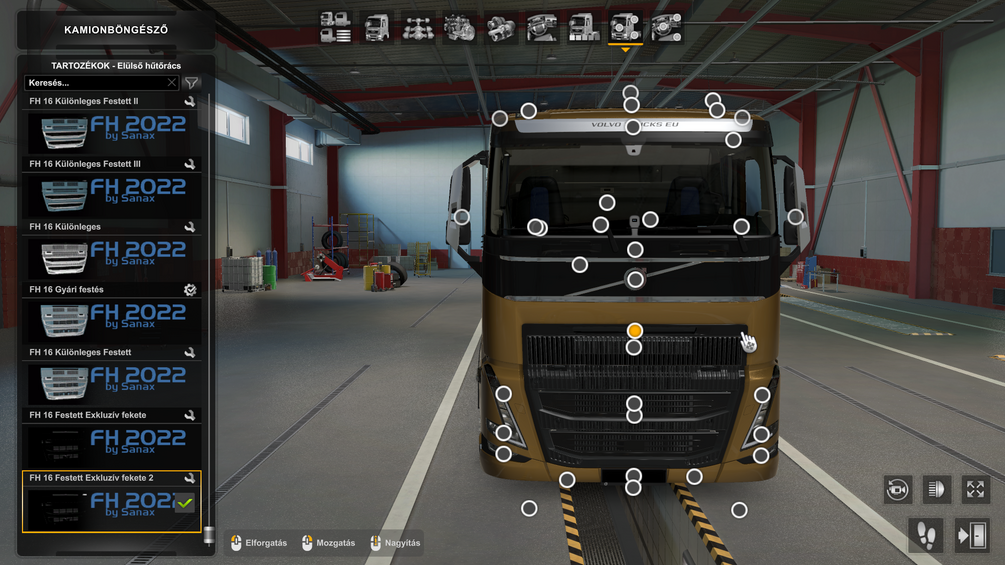The height and width of the screenshot is (565, 1005).
Task: Pick the FH 16 Különleges grille
Action: point(111,257)
